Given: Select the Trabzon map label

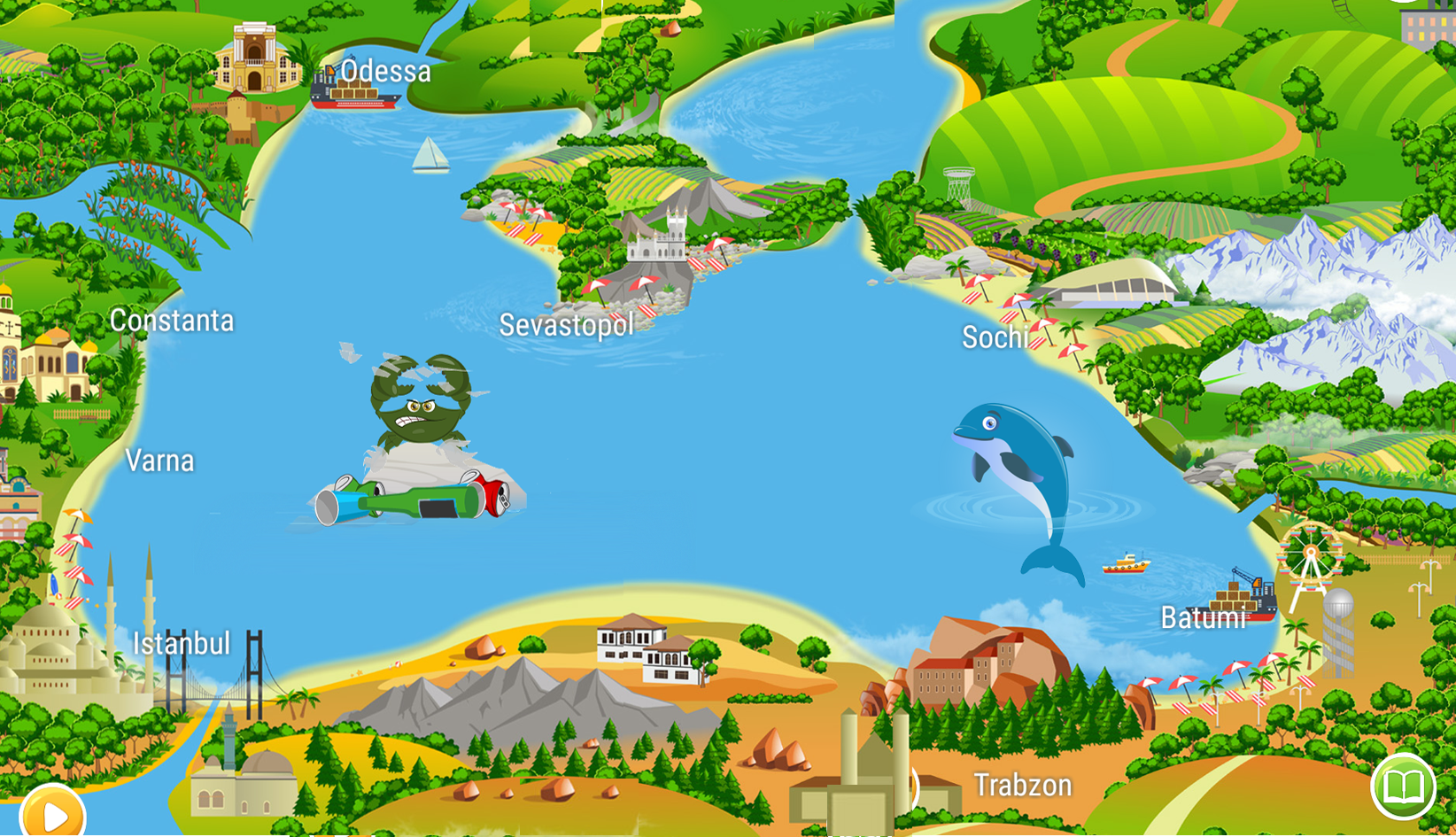Looking at the screenshot, I should click(x=1022, y=785).
